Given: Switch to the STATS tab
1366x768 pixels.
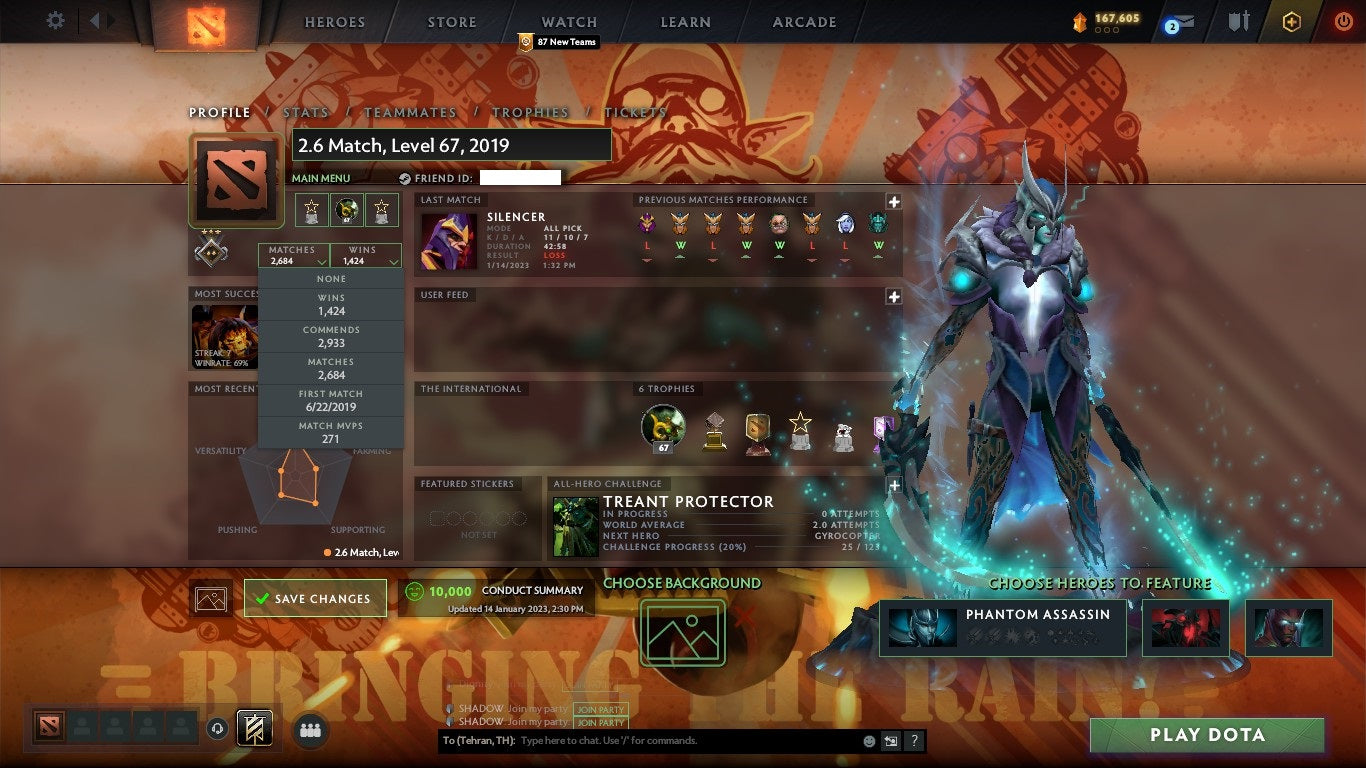Looking at the screenshot, I should click(306, 112).
